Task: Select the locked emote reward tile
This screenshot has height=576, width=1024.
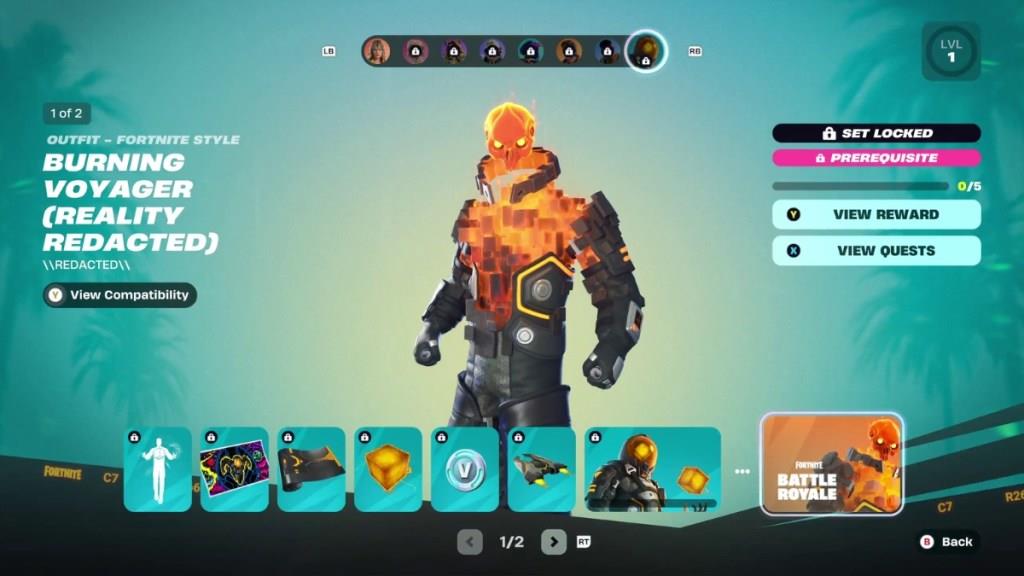Action: 158,469
